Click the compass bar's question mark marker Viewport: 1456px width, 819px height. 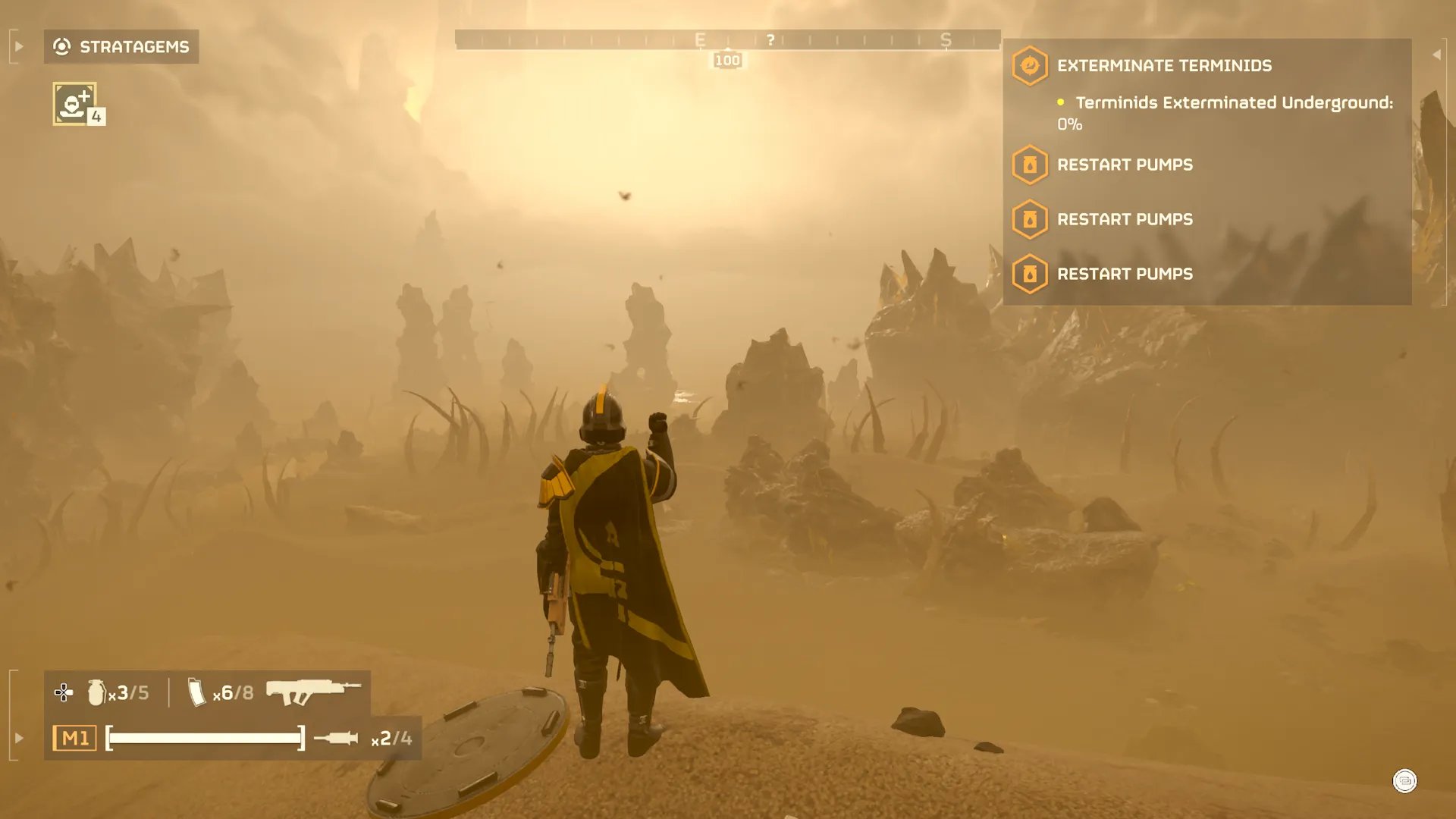click(770, 40)
